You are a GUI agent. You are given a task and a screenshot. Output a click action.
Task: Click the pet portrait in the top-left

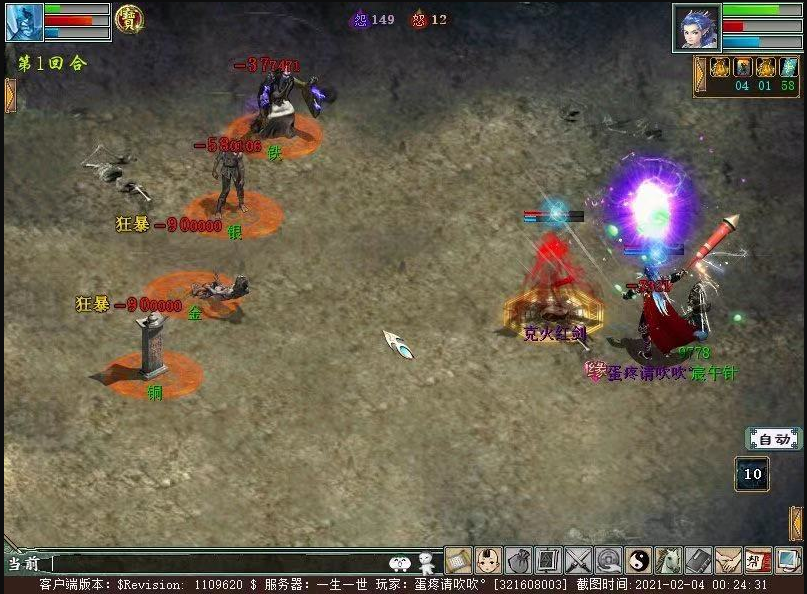tap(24, 22)
